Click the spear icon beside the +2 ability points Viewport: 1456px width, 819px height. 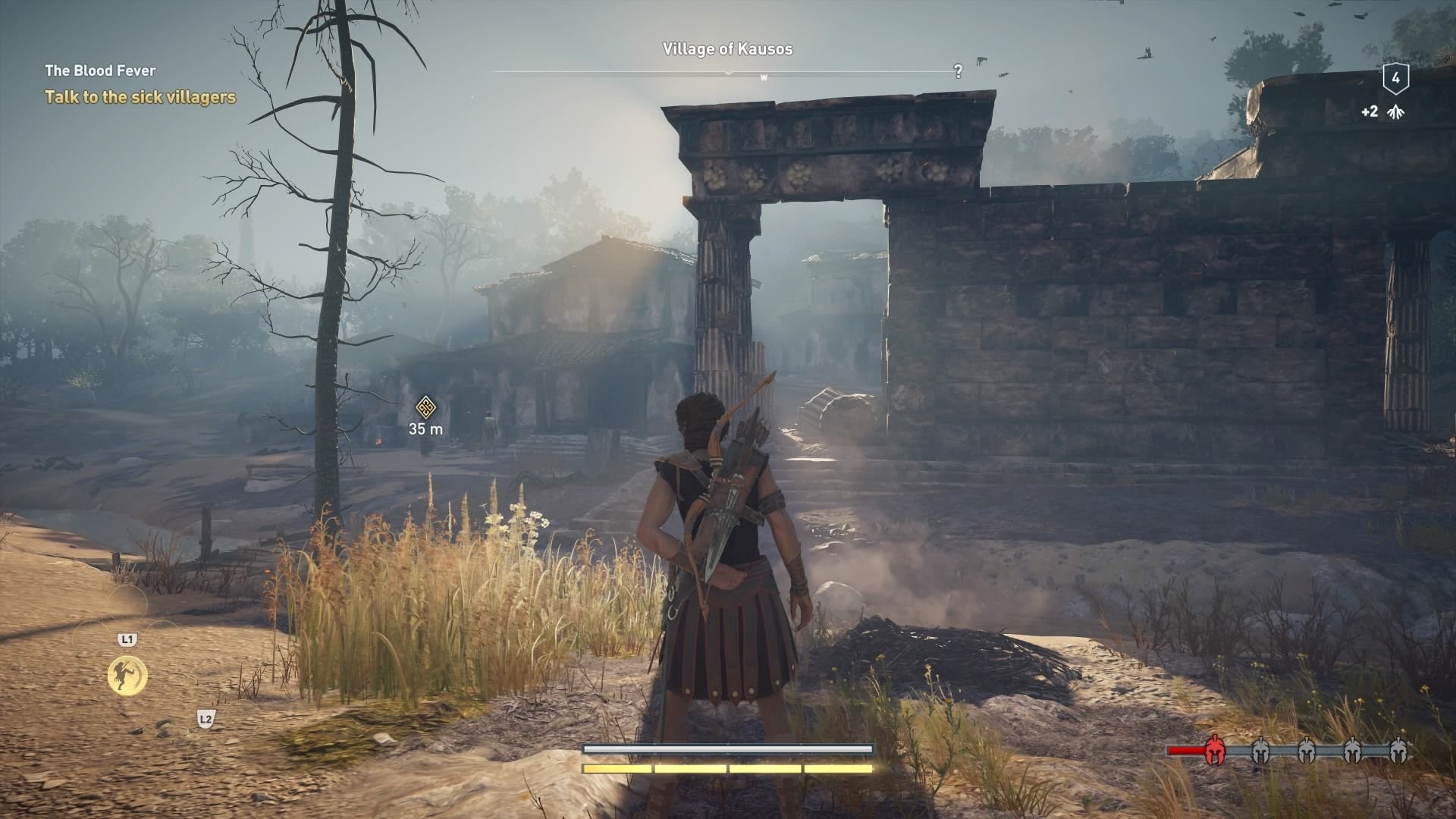[1395, 112]
